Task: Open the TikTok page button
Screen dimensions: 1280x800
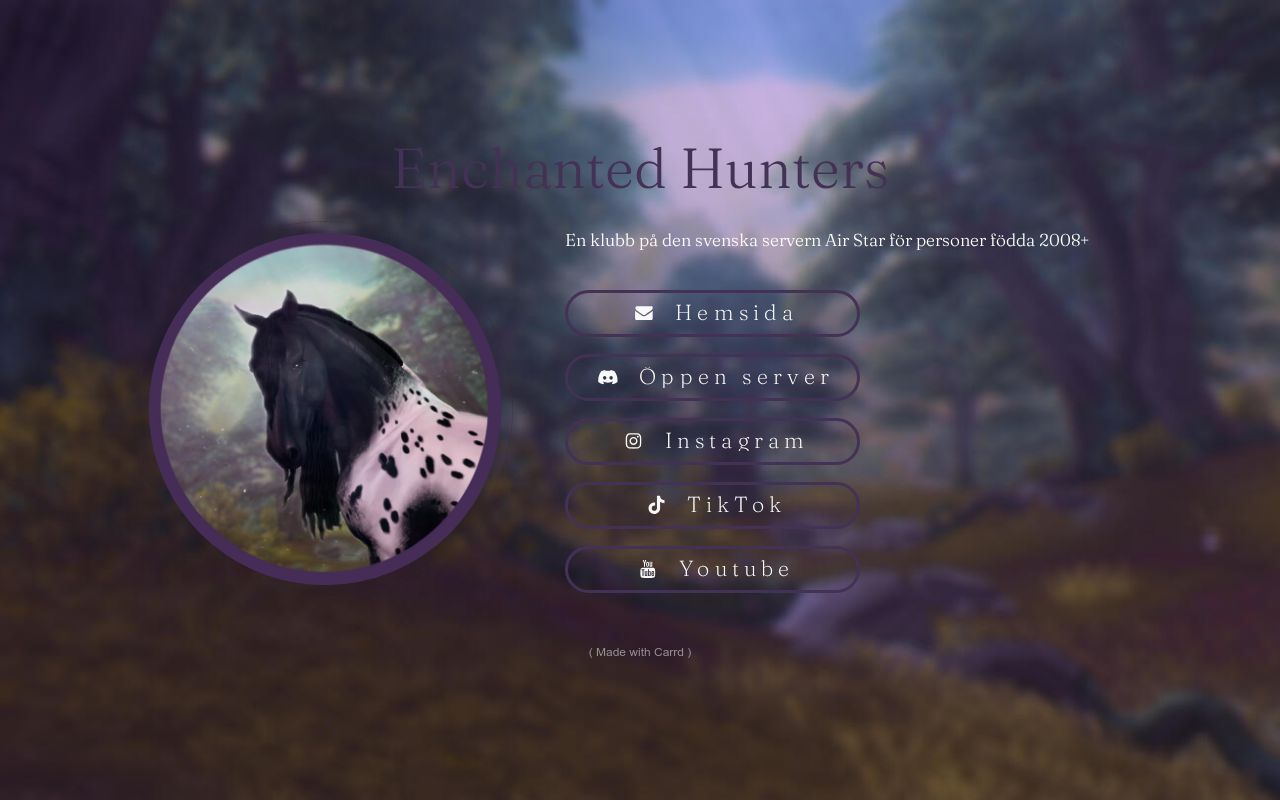Action: tap(712, 505)
